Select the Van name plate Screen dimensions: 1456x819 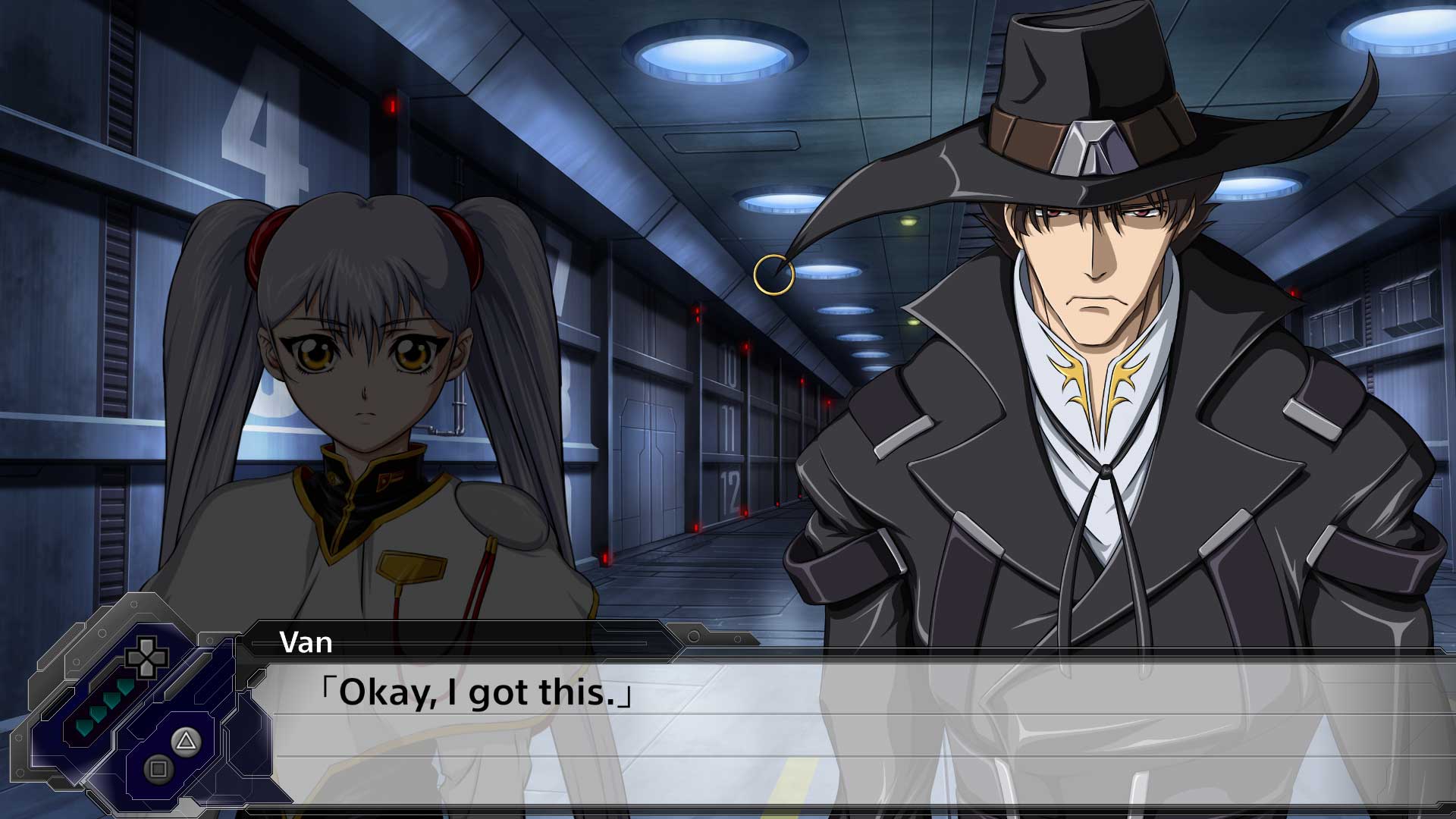click(x=306, y=644)
